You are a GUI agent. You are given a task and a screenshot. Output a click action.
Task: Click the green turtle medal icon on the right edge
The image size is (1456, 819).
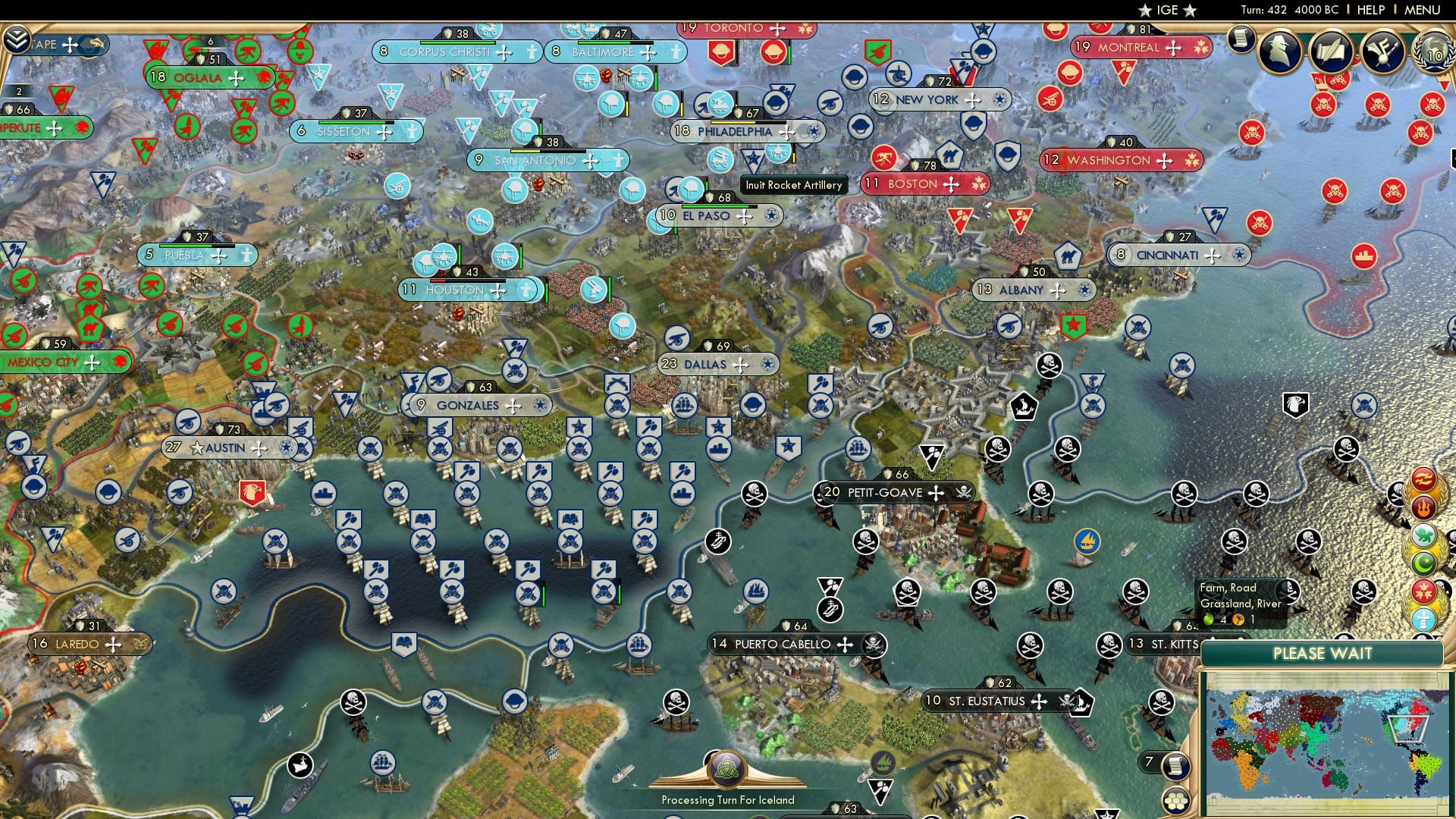(x=1423, y=533)
